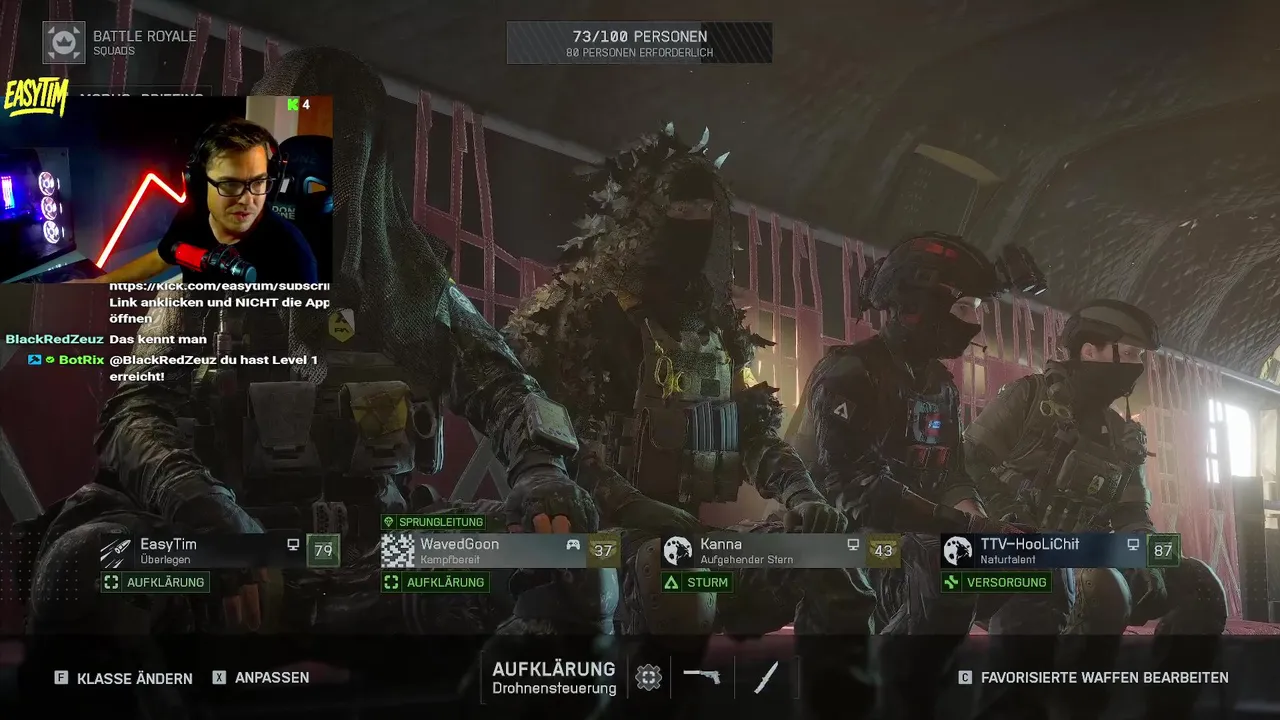Select the Aufklärung Drohnensteuerung class panel
This screenshot has height=720, width=1280.
click(554, 677)
